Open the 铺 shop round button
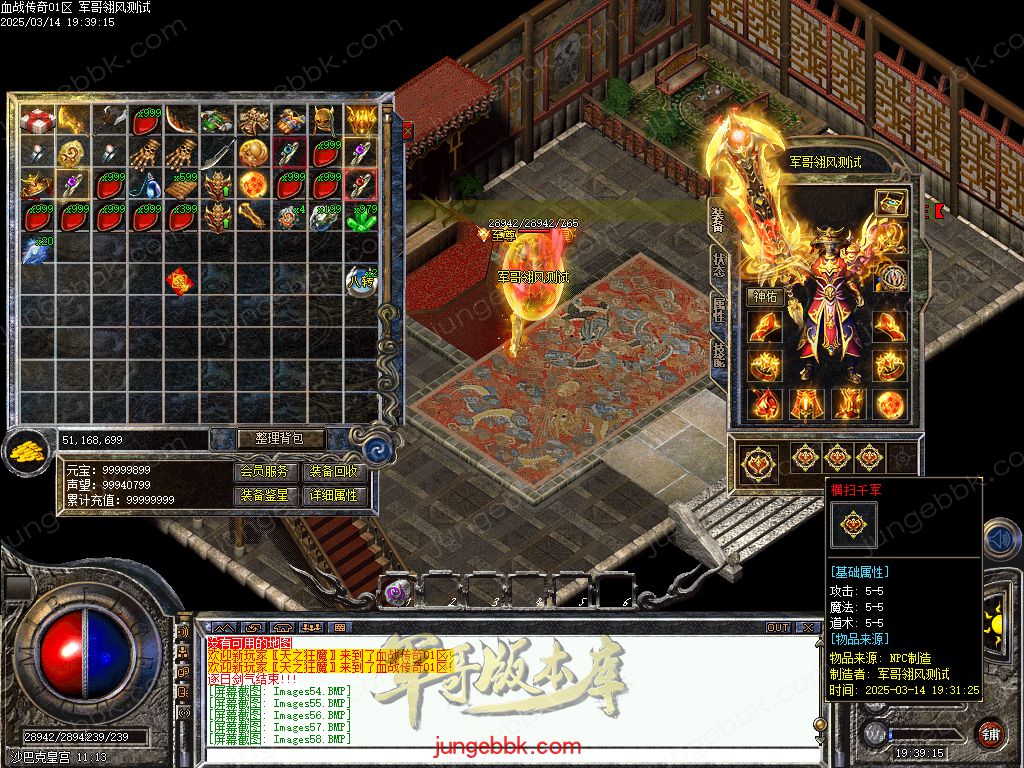1024x768 pixels. 989,733
